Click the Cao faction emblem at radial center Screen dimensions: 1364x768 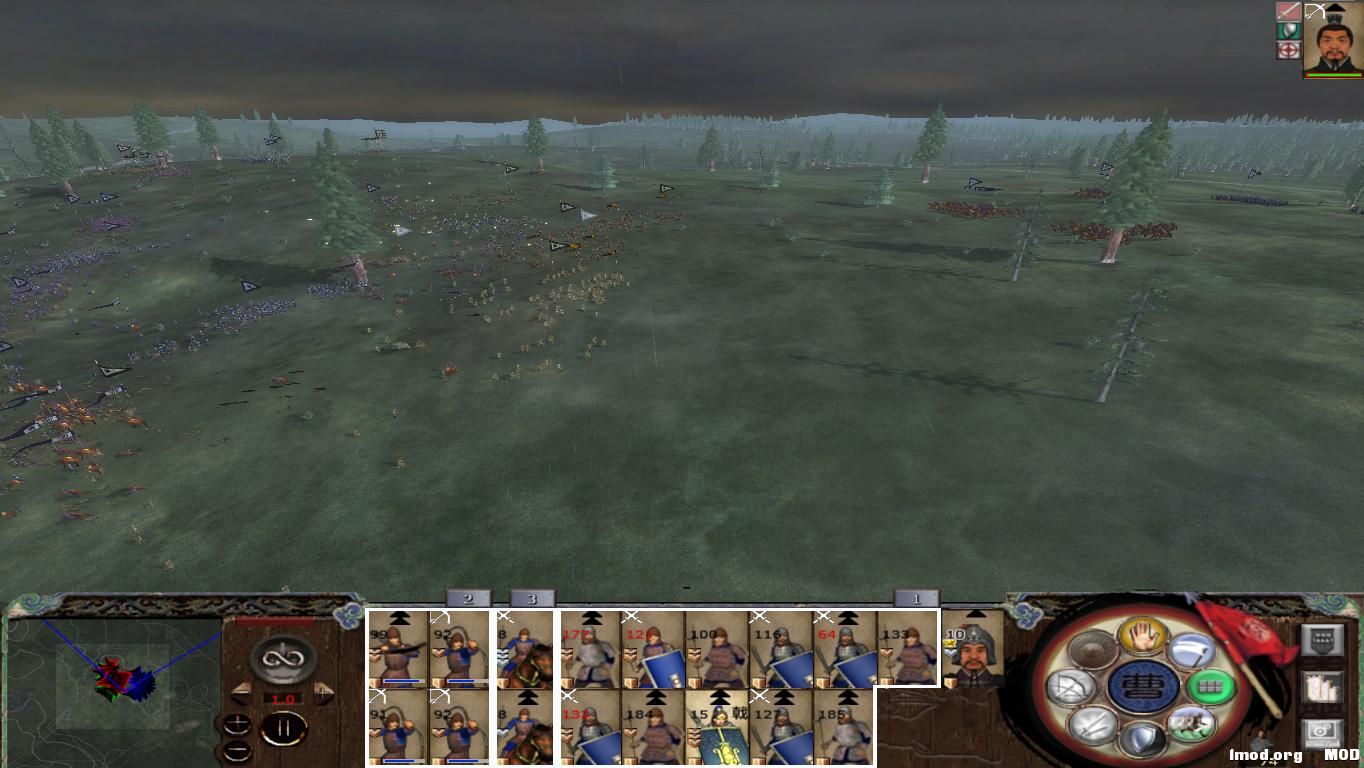(1144, 685)
